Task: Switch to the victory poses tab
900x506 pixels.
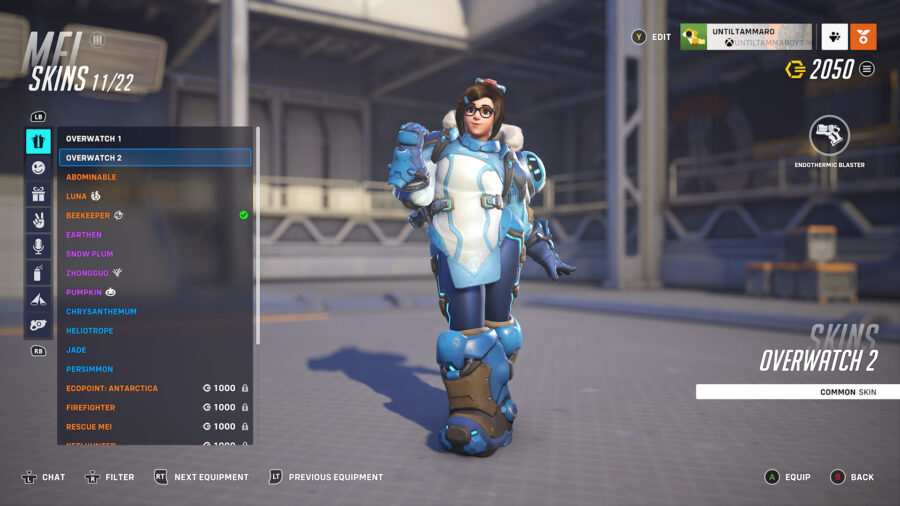Action: [x=38, y=220]
